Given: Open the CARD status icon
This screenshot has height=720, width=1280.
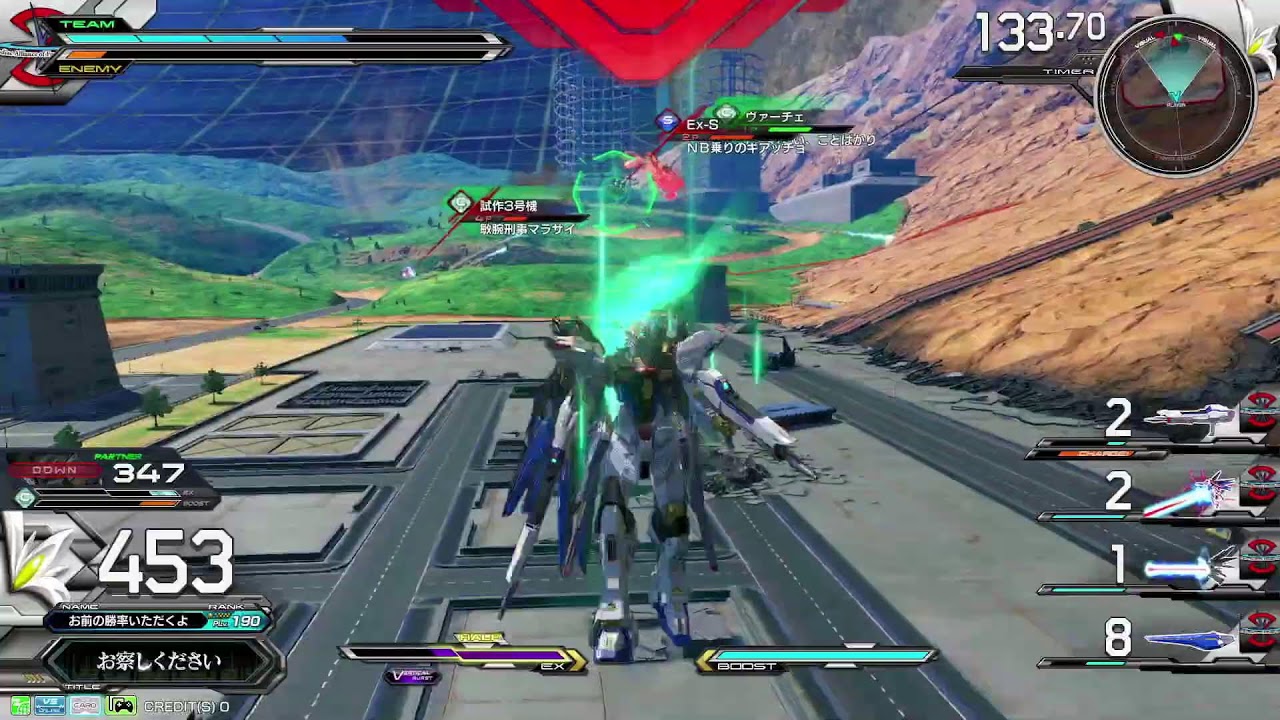Looking at the screenshot, I should tap(85, 706).
